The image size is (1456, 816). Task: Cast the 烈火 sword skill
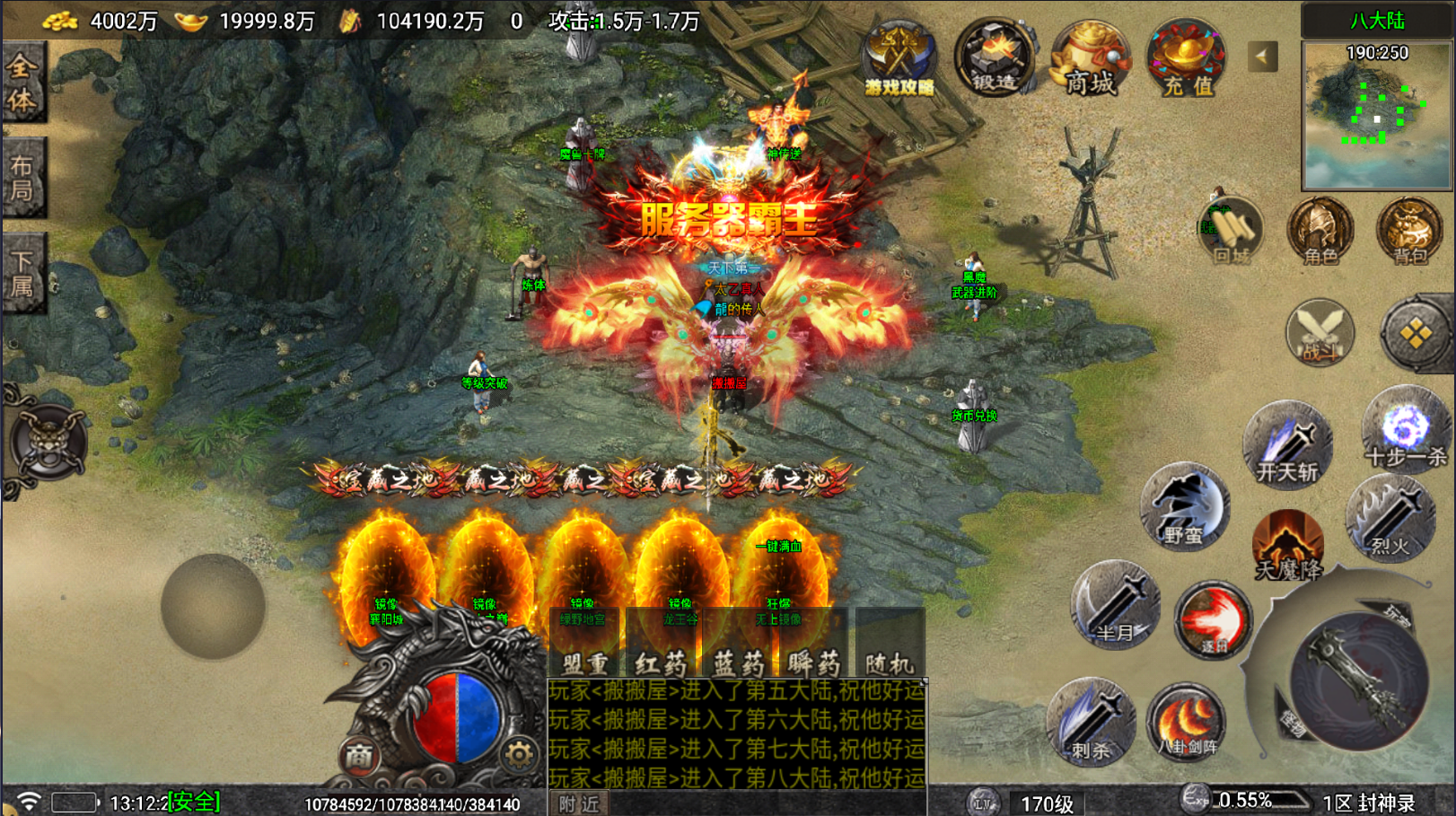pyautogui.click(x=1390, y=518)
